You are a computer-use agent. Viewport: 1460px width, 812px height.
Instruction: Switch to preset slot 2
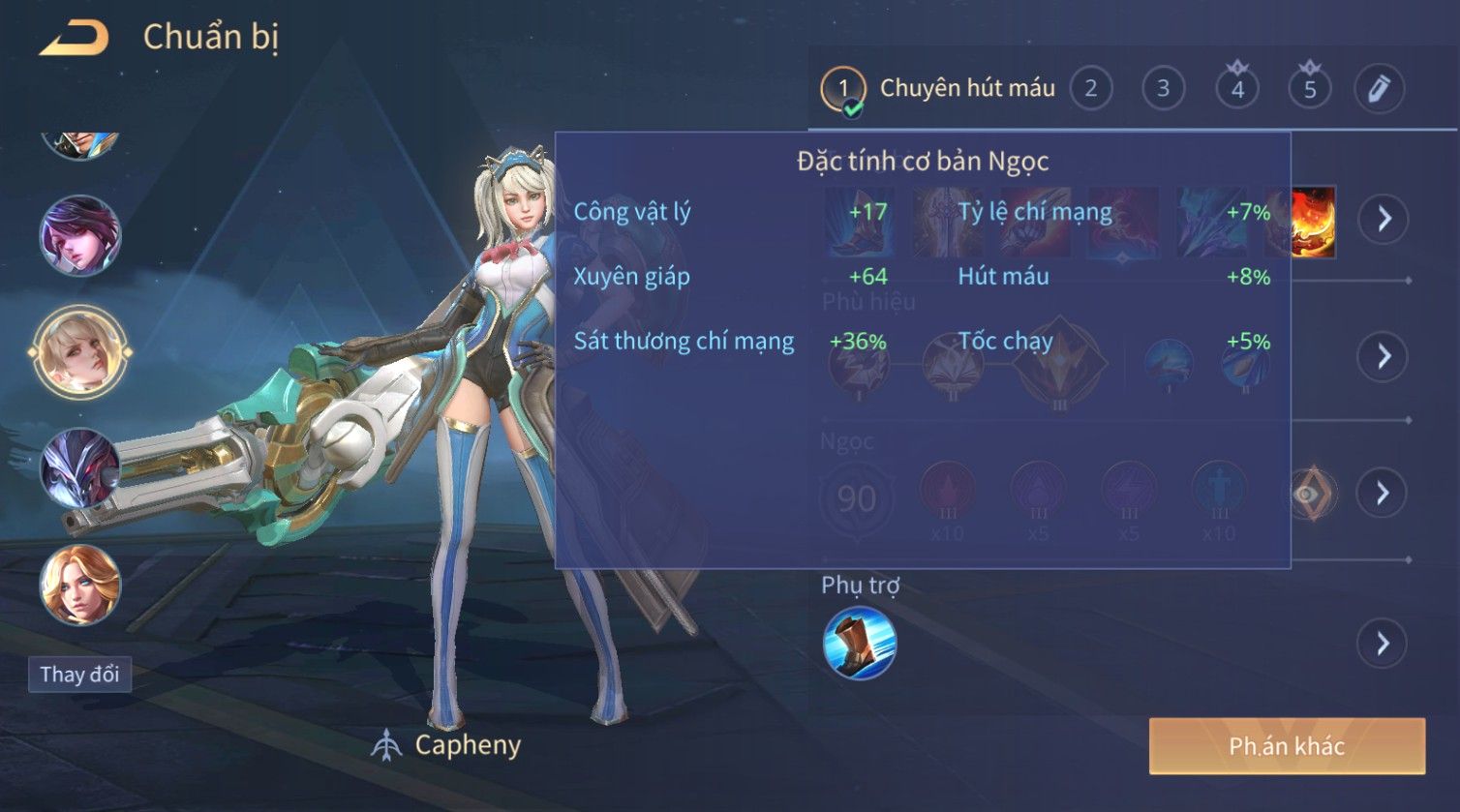(1091, 89)
